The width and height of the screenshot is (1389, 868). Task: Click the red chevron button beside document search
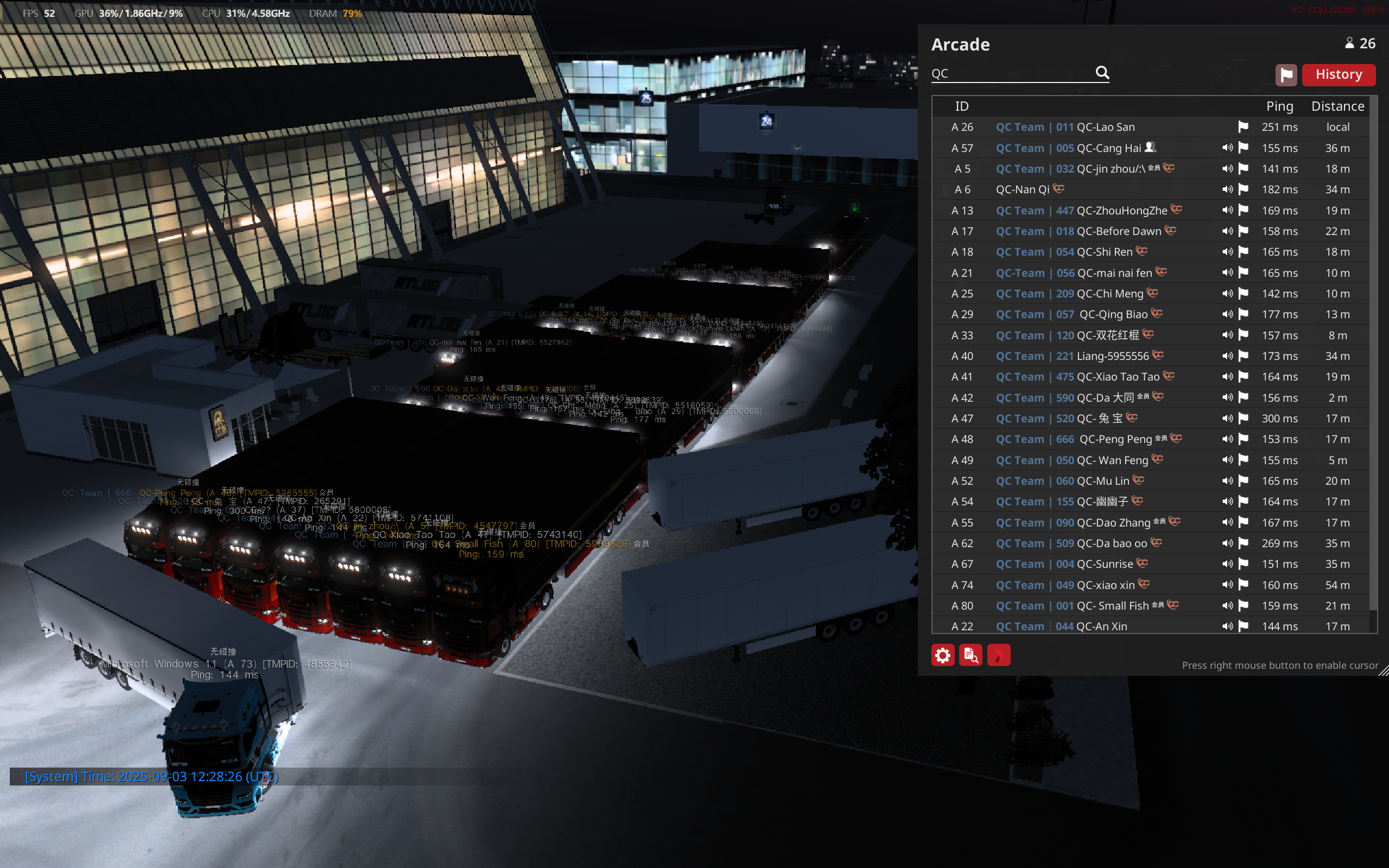pos(999,655)
